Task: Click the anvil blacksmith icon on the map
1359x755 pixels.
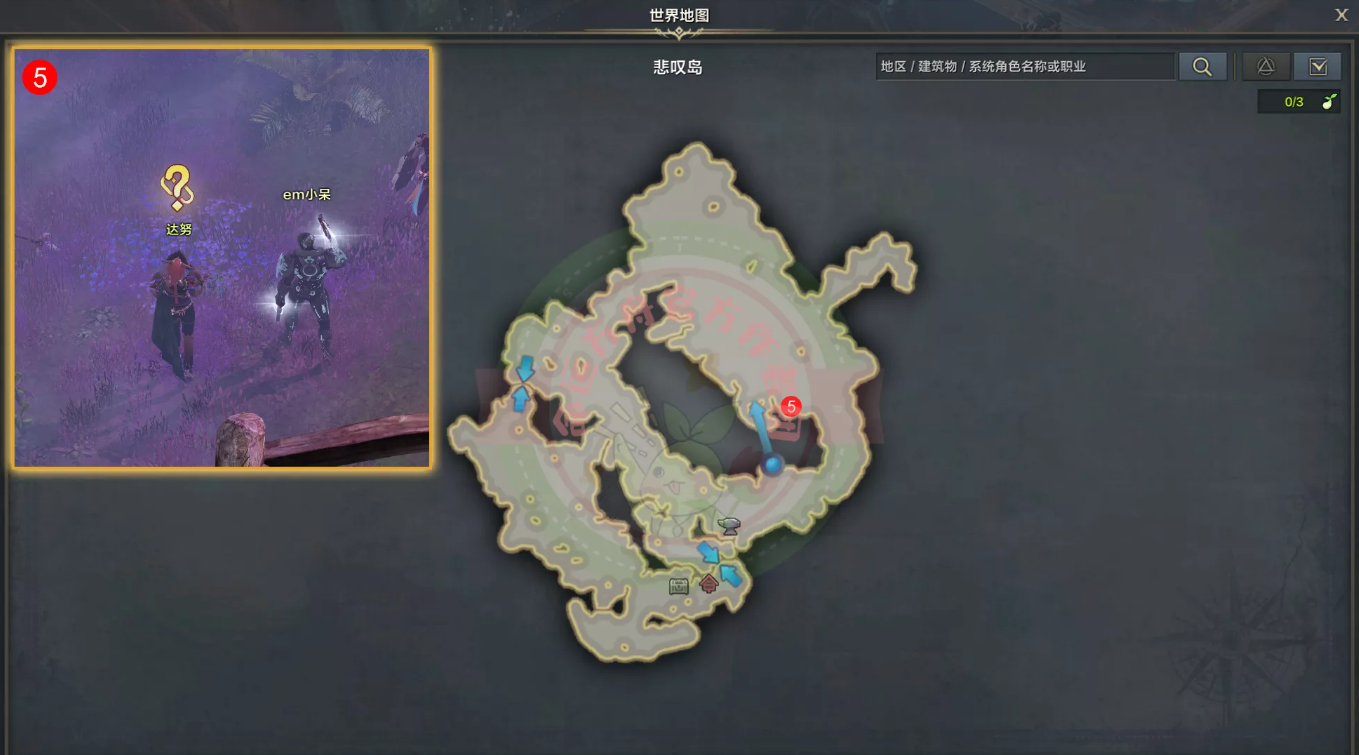Action: click(x=728, y=526)
